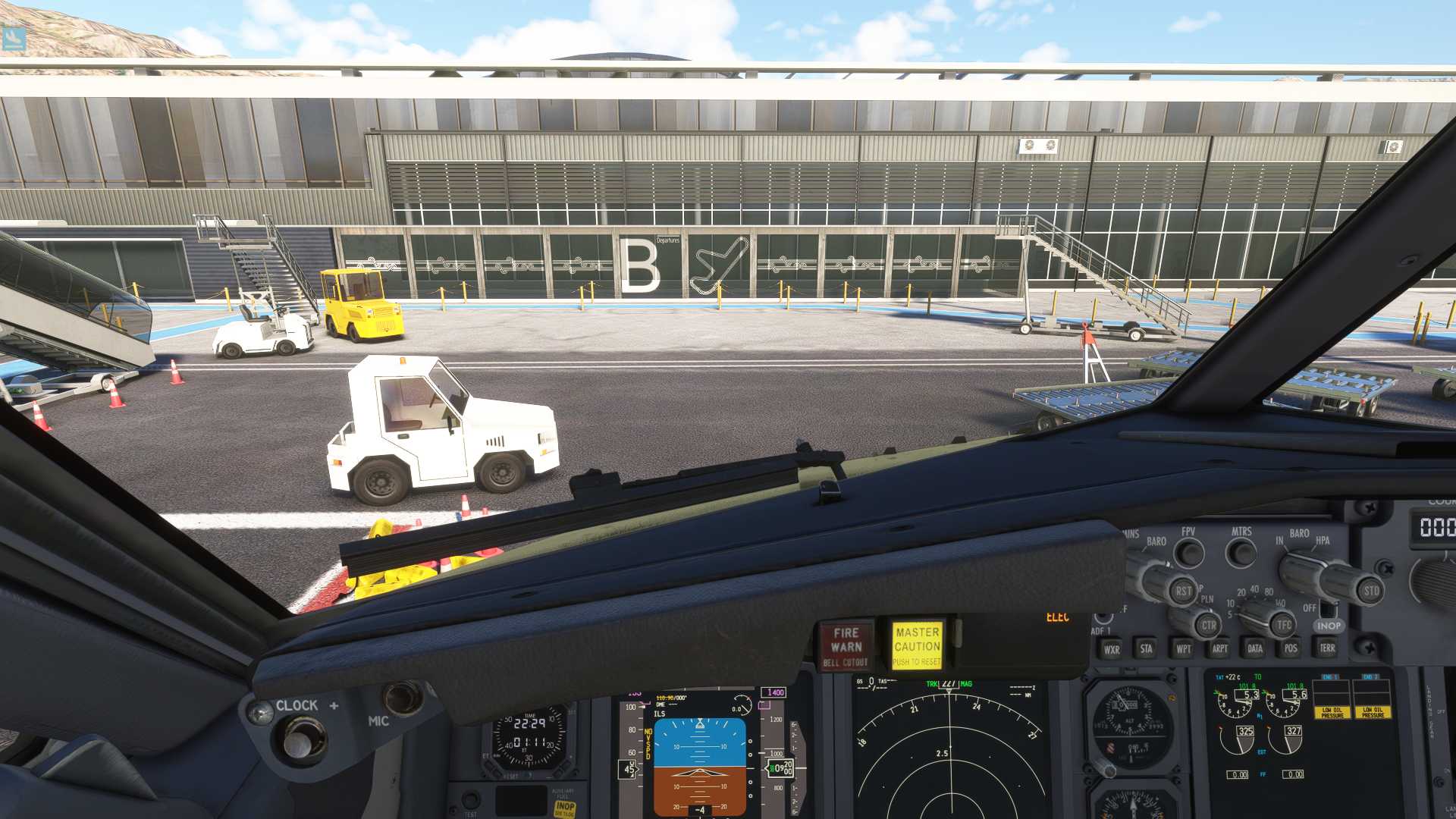
Task: Silence the FIRE WARN bell cutout button
Action: pyautogui.click(x=846, y=645)
